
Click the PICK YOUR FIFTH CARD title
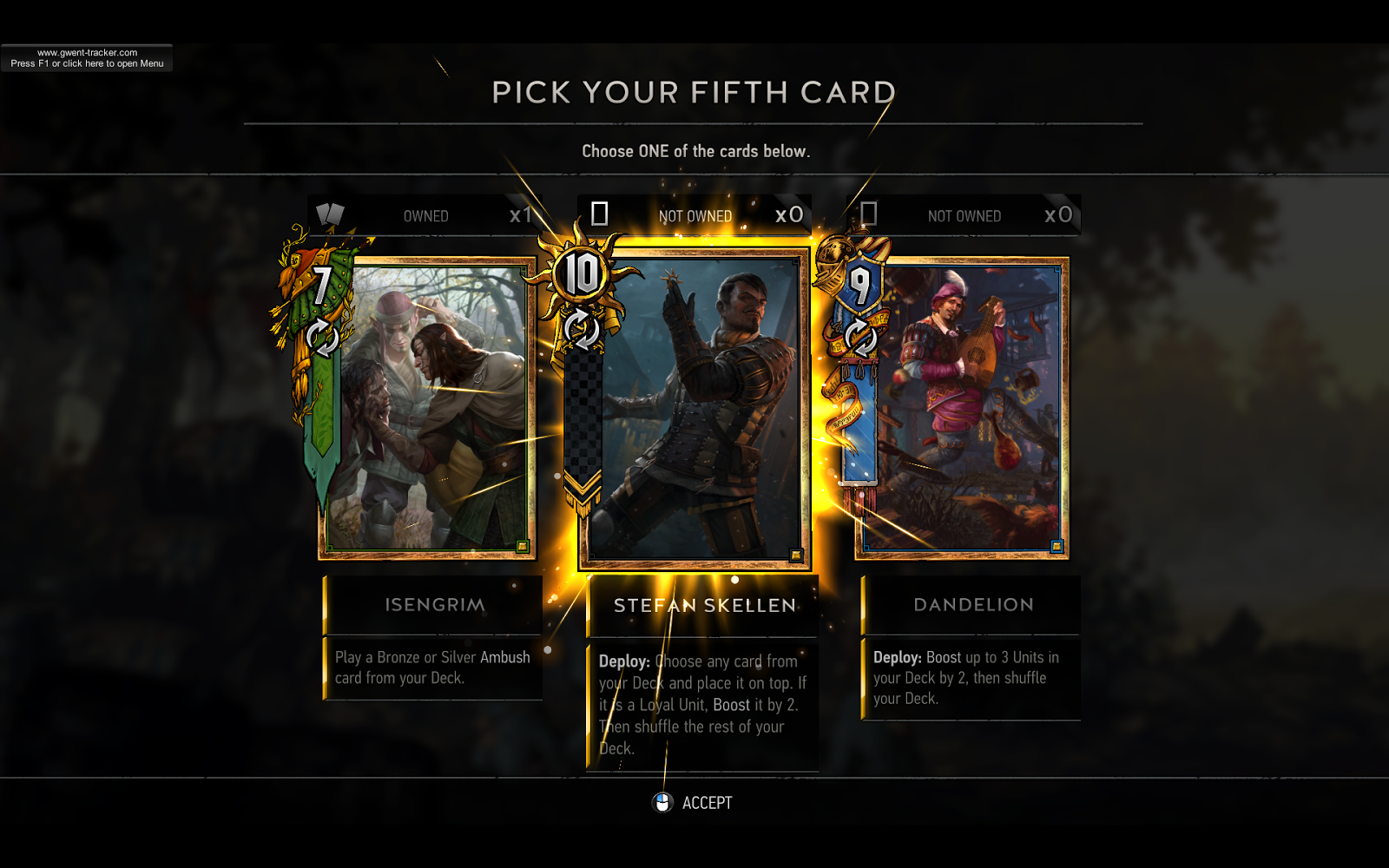click(694, 91)
